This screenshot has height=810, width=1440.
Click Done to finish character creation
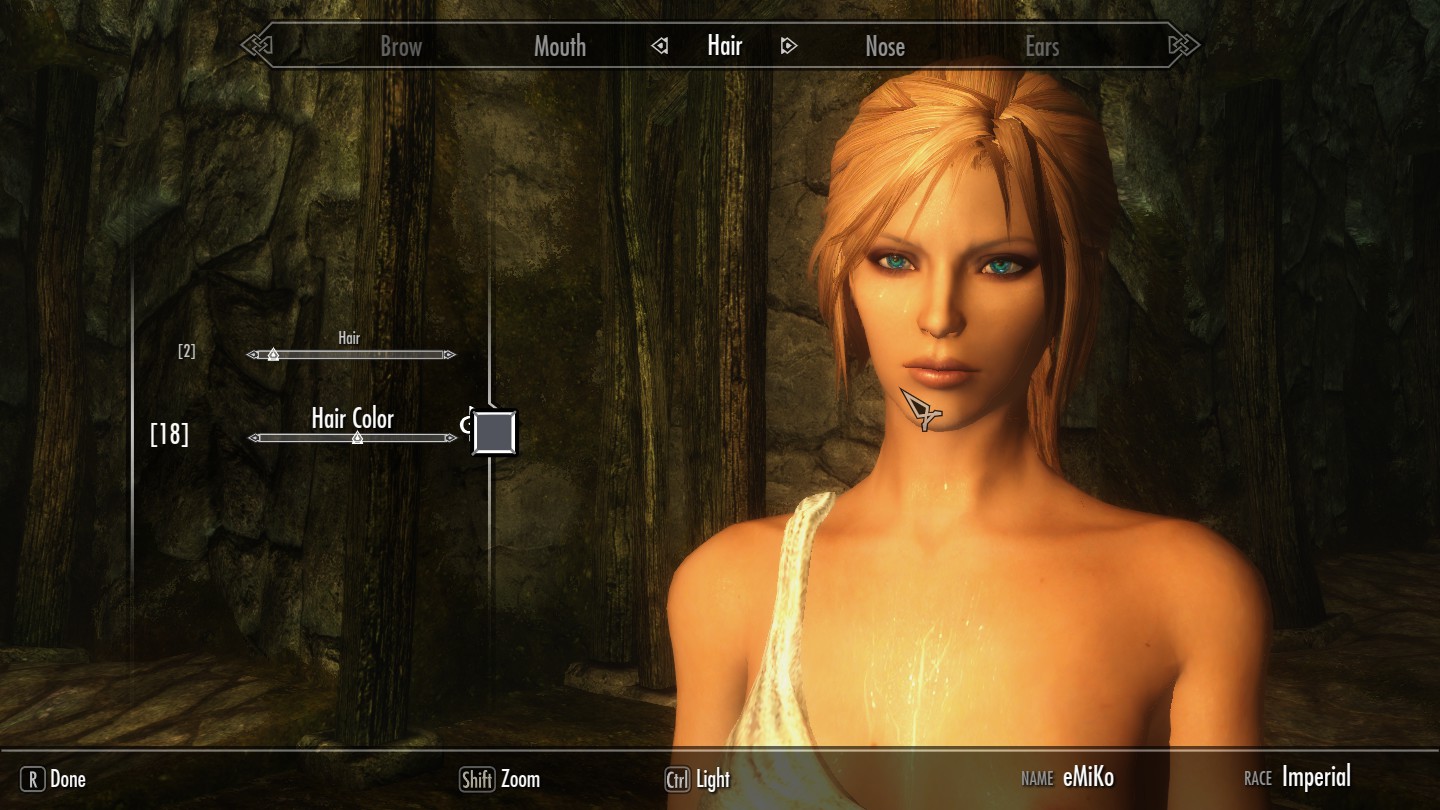[x=54, y=779]
